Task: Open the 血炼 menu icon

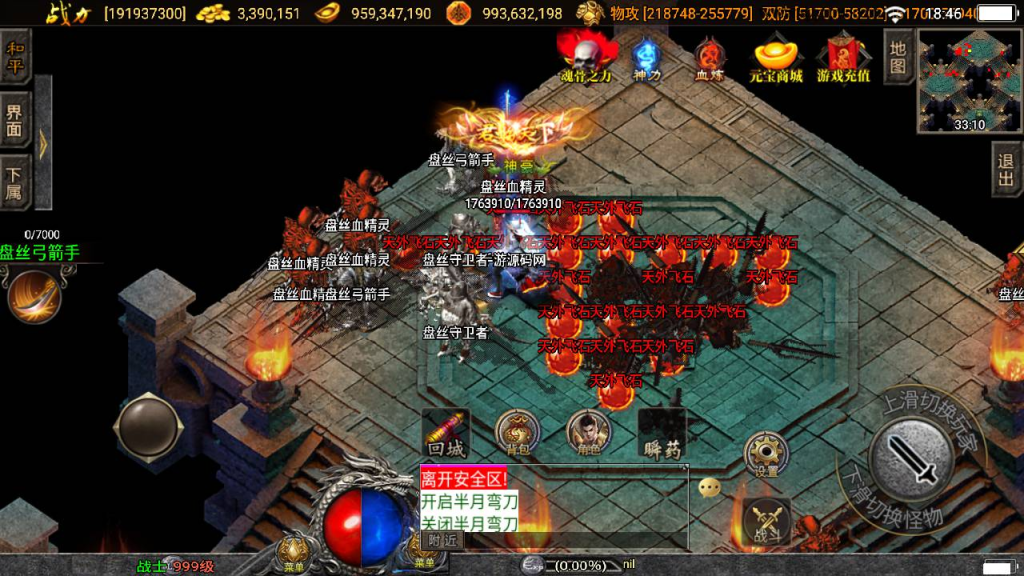Action: tap(710, 58)
